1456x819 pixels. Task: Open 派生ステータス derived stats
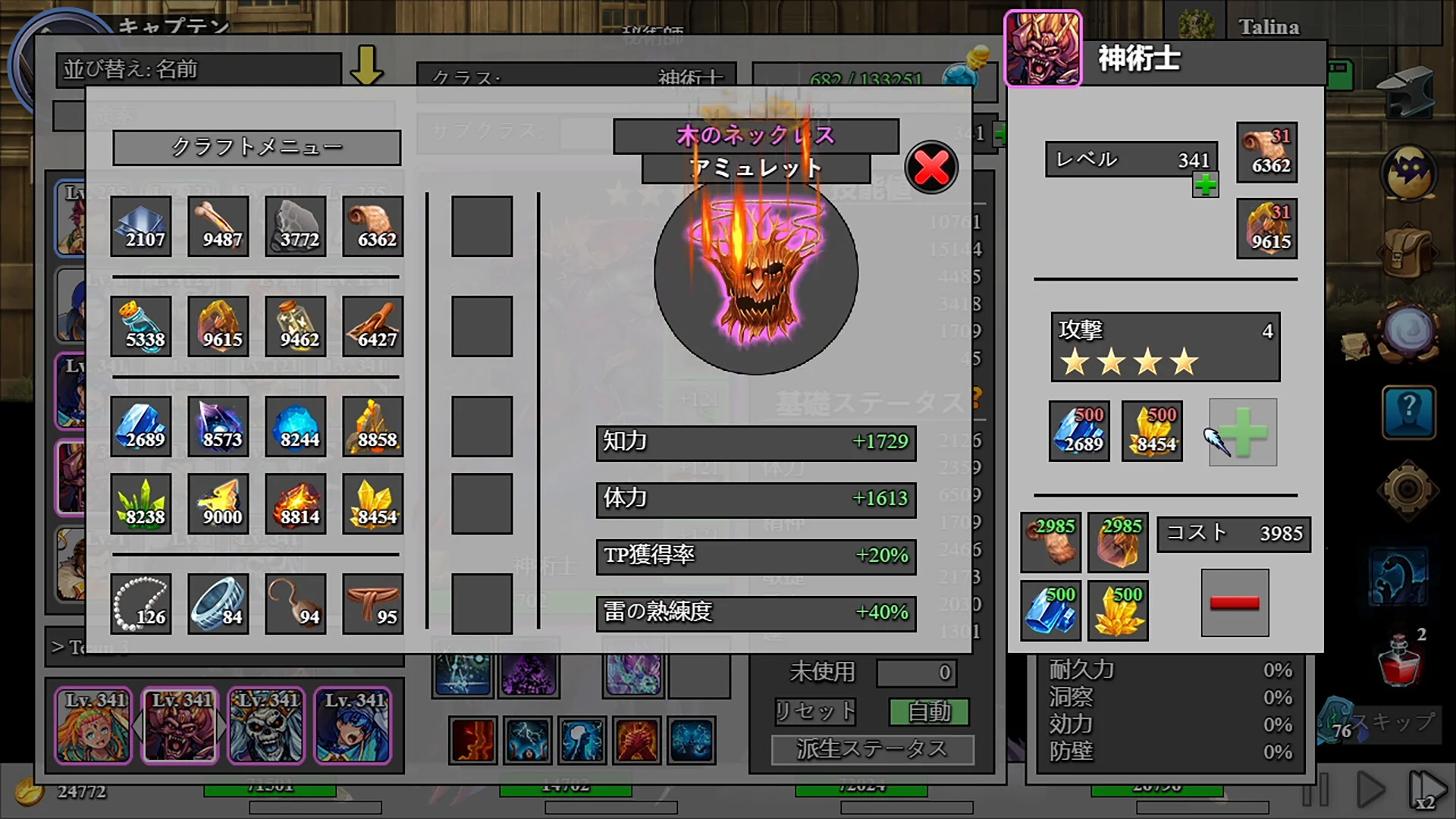coord(872,749)
